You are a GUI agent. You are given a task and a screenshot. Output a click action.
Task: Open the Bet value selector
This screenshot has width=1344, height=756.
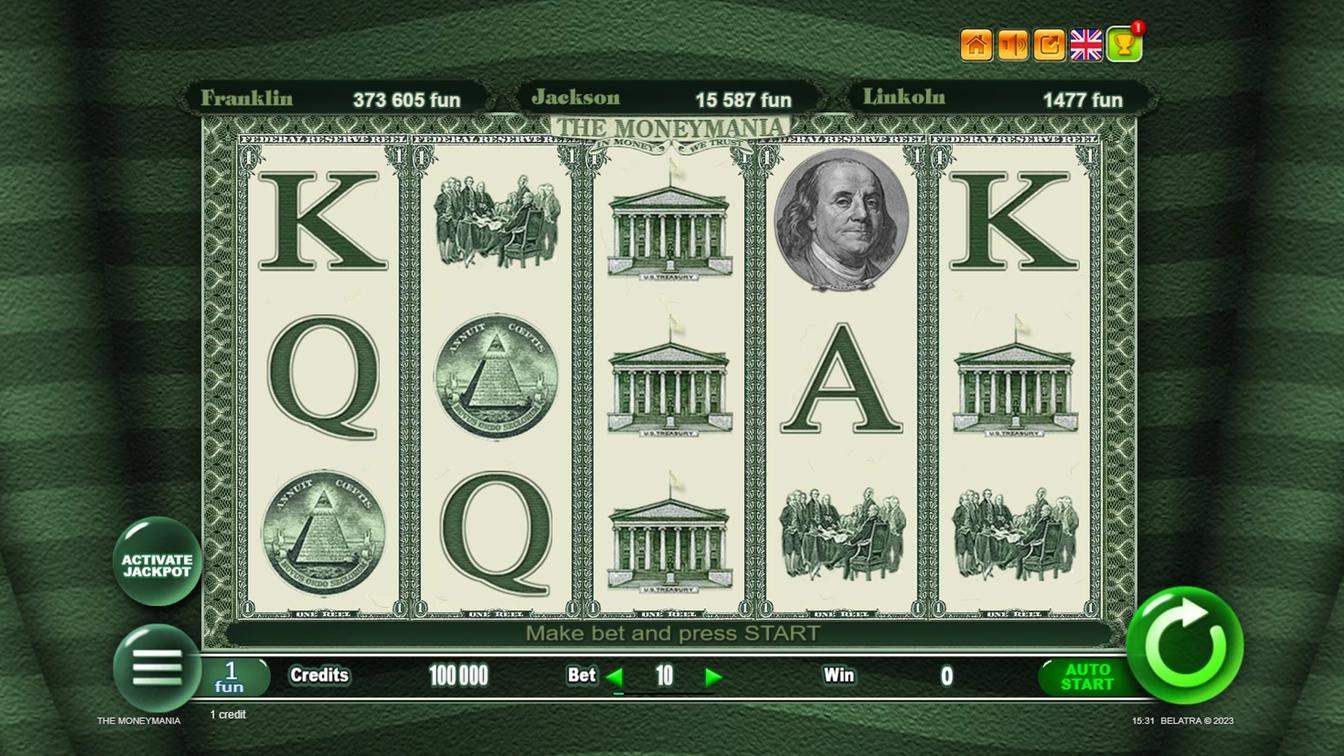pos(664,676)
